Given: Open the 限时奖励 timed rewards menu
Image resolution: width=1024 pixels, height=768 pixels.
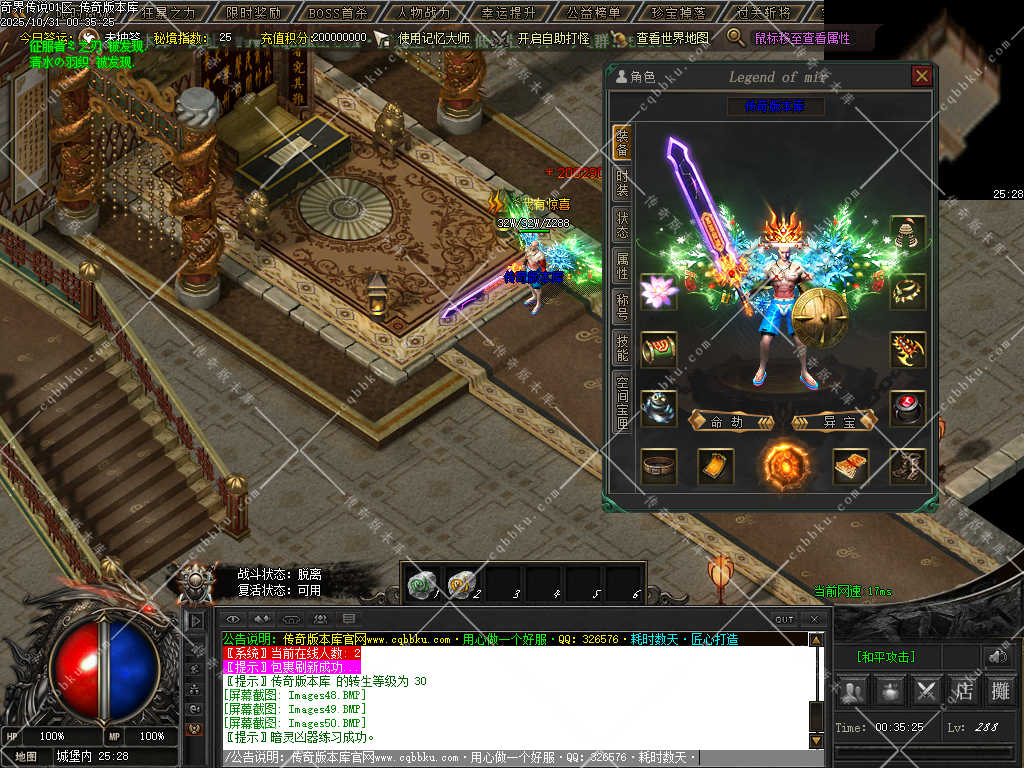Looking at the screenshot, I should pyautogui.click(x=254, y=13).
